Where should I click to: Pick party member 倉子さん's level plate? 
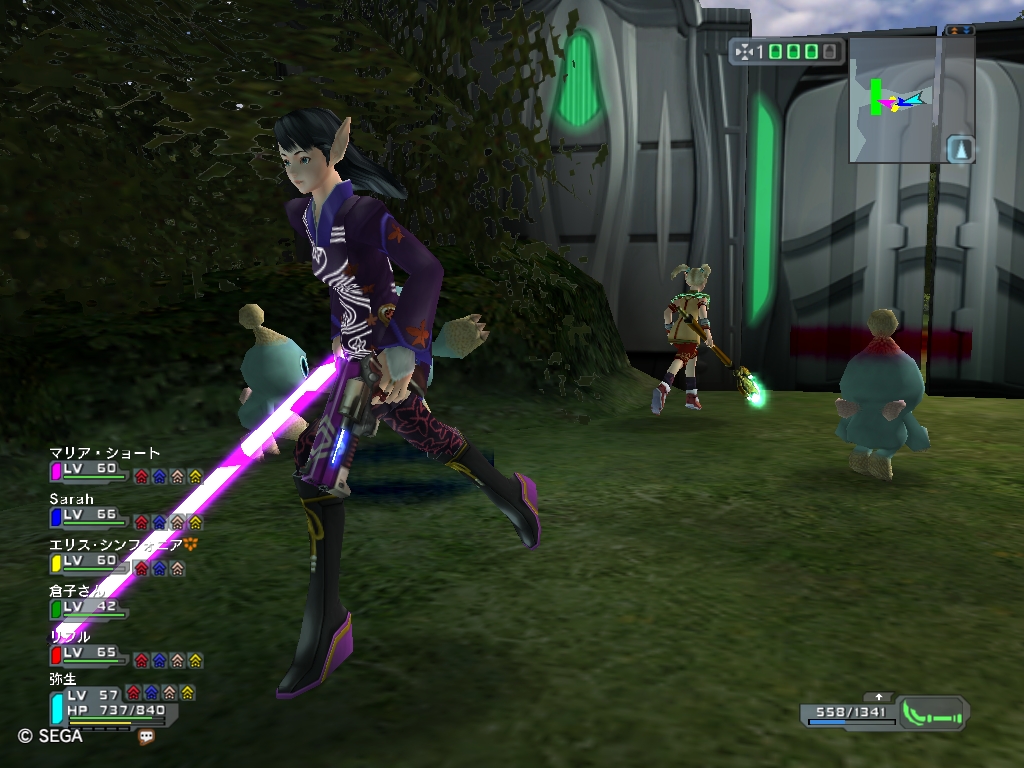[90, 608]
